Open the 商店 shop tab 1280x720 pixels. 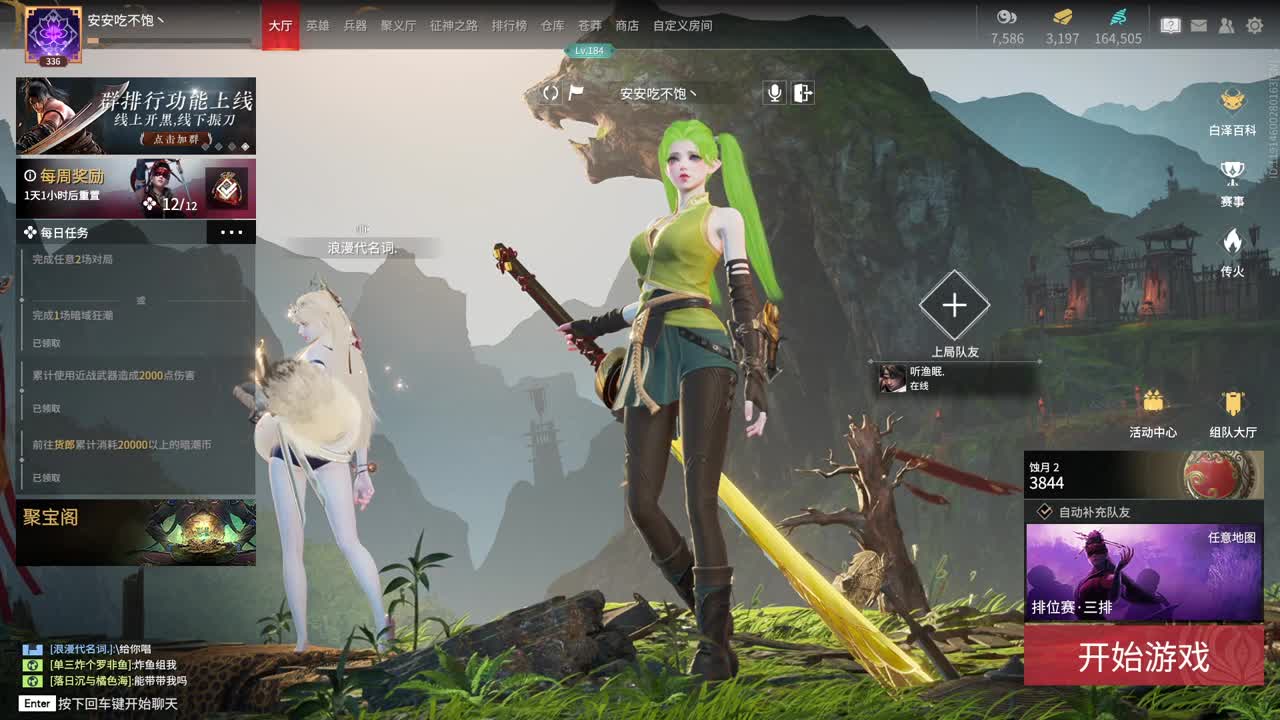pos(627,26)
